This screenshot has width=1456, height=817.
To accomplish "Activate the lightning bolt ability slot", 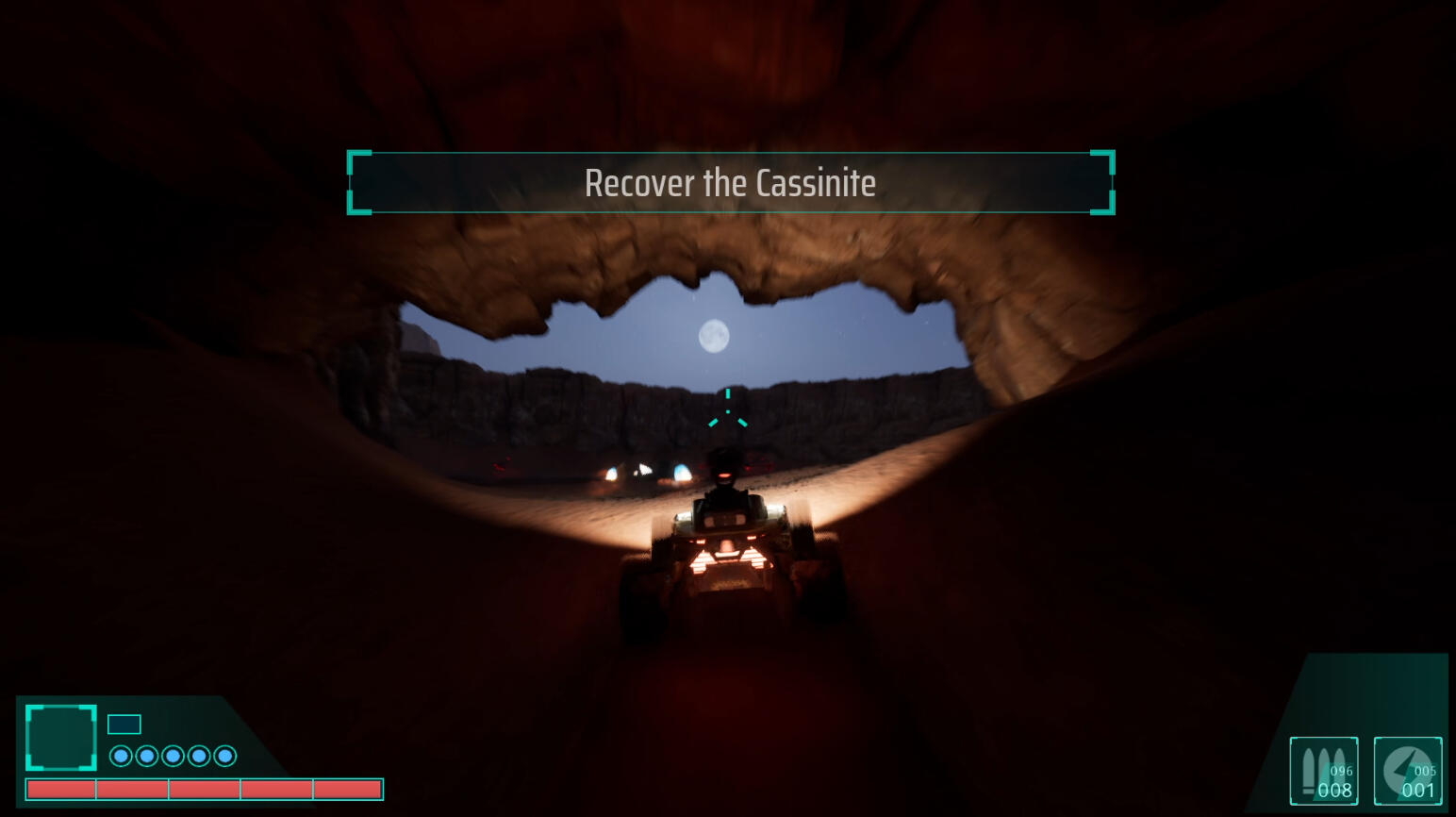I will tap(1407, 771).
